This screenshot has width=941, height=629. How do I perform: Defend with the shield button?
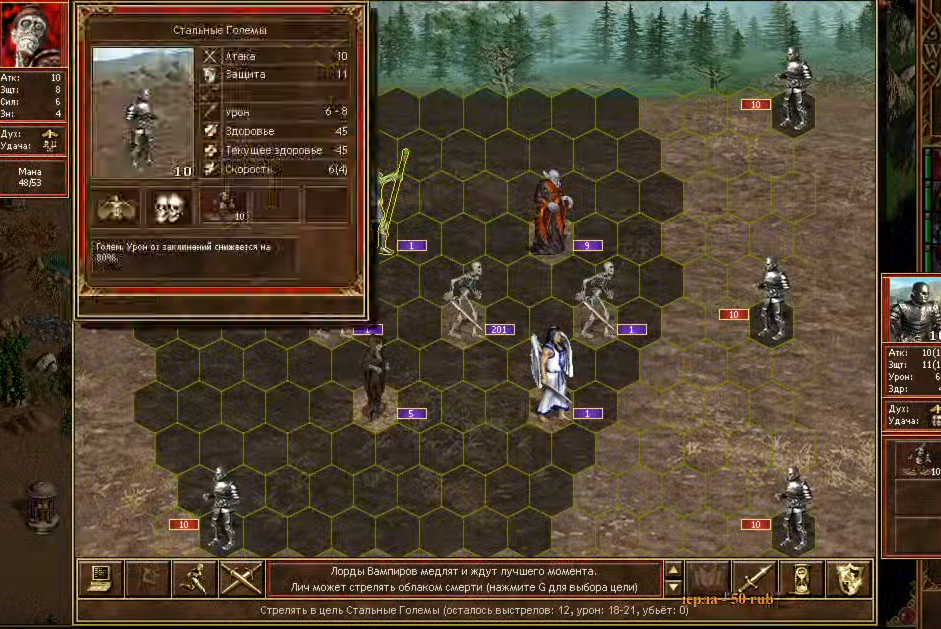tap(851, 578)
